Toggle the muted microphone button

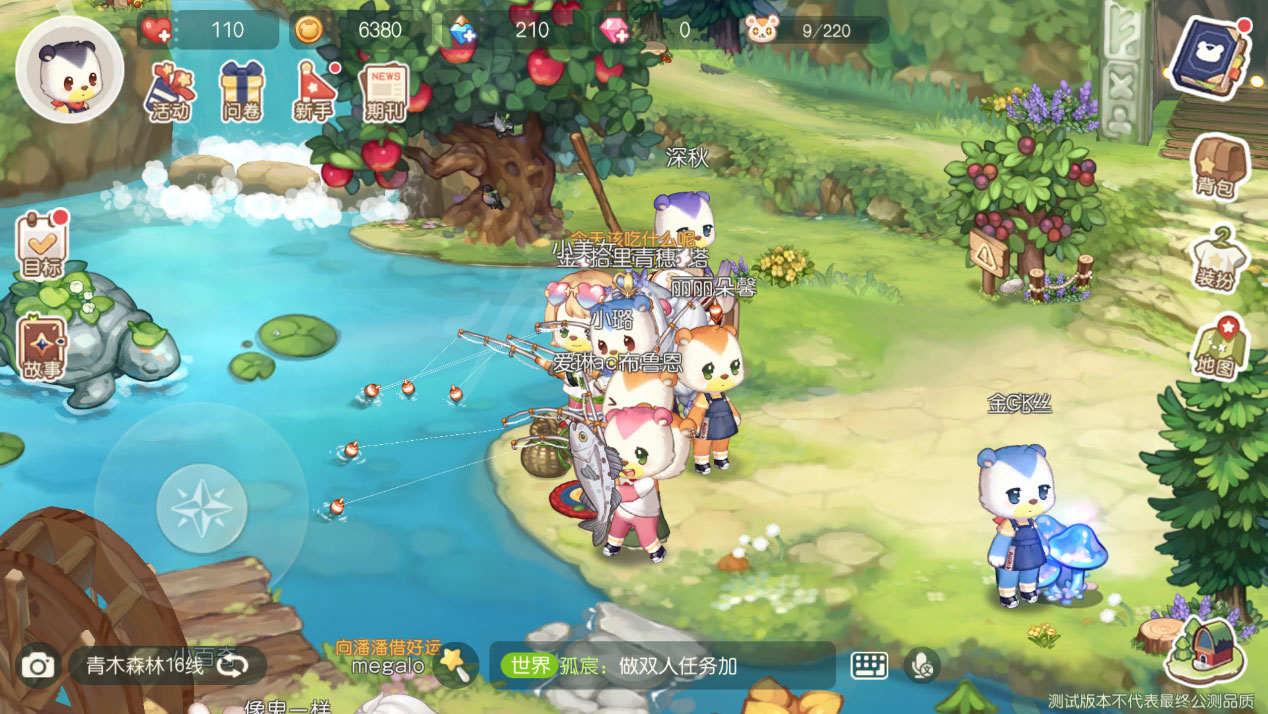pos(921,666)
